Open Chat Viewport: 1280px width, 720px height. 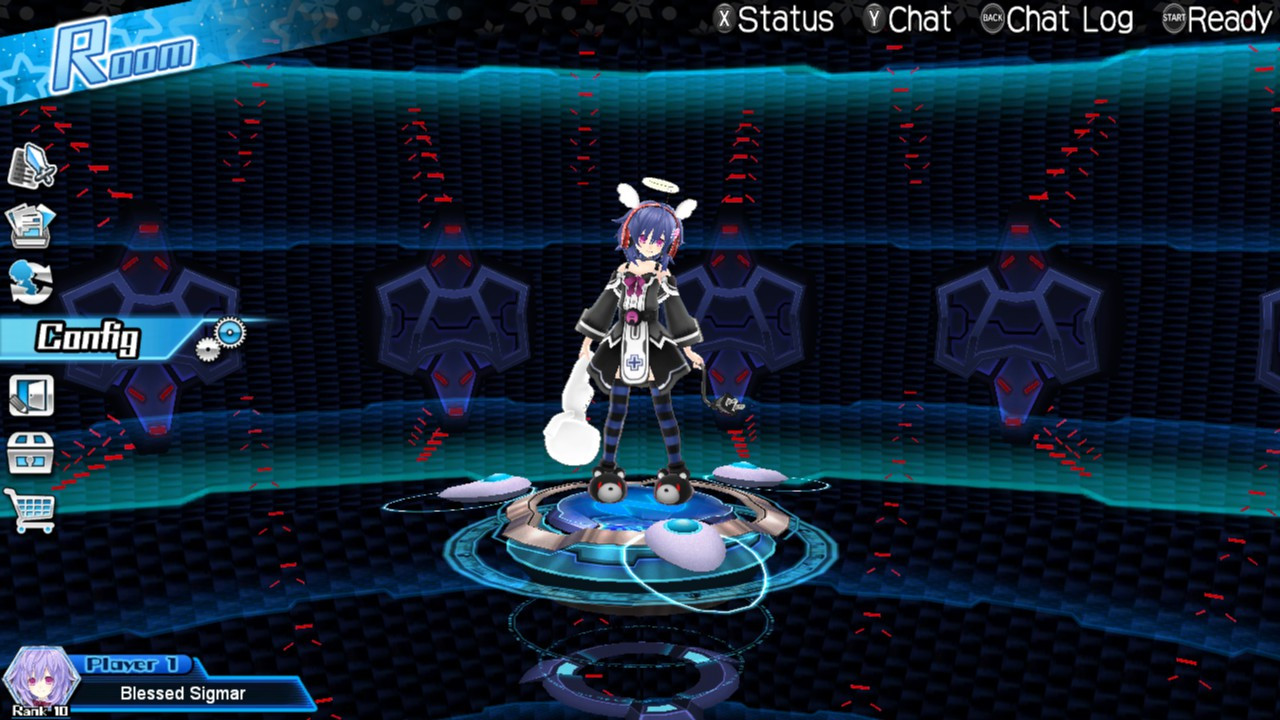coord(920,19)
